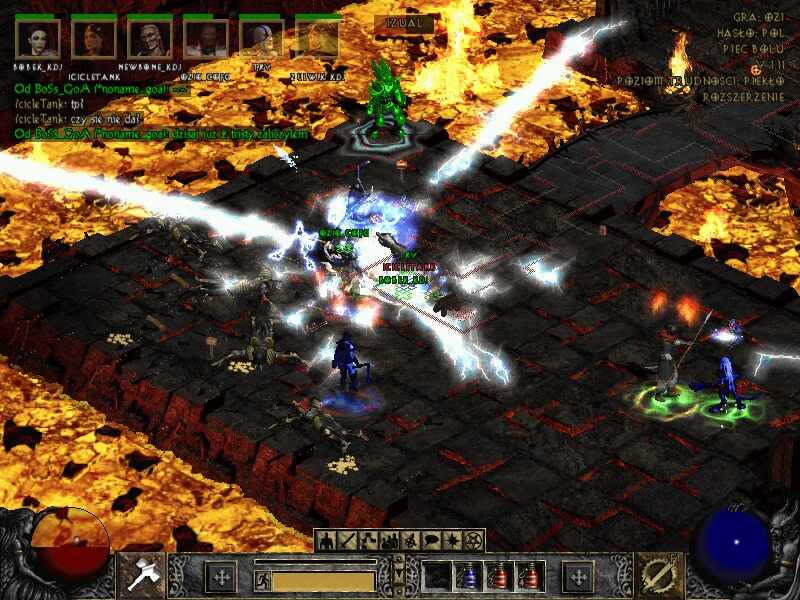Toggle the run/walk button
The height and width of the screenshot is (600, 800).
tap(261, 579)
